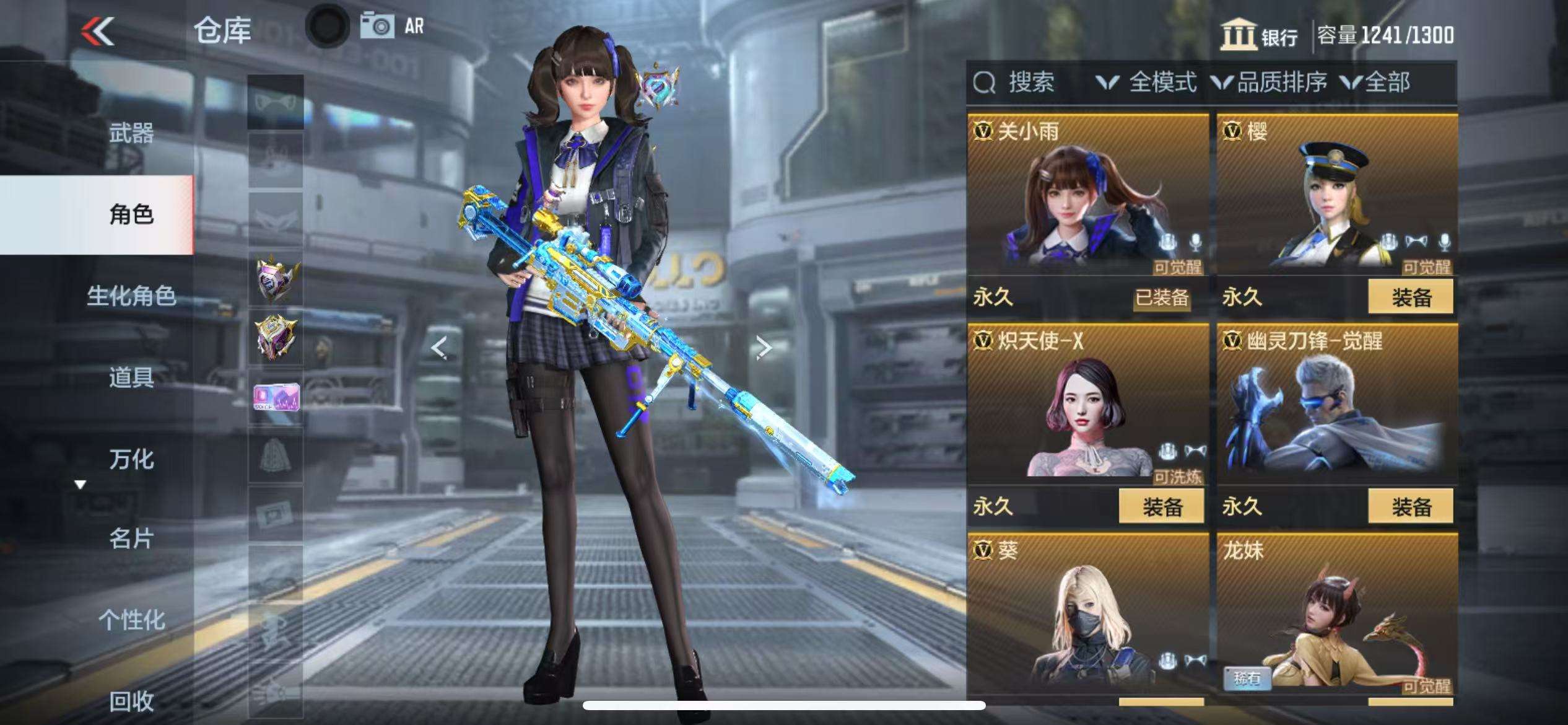
Task: Equip the 樱 character
Action: (1410, 297)
